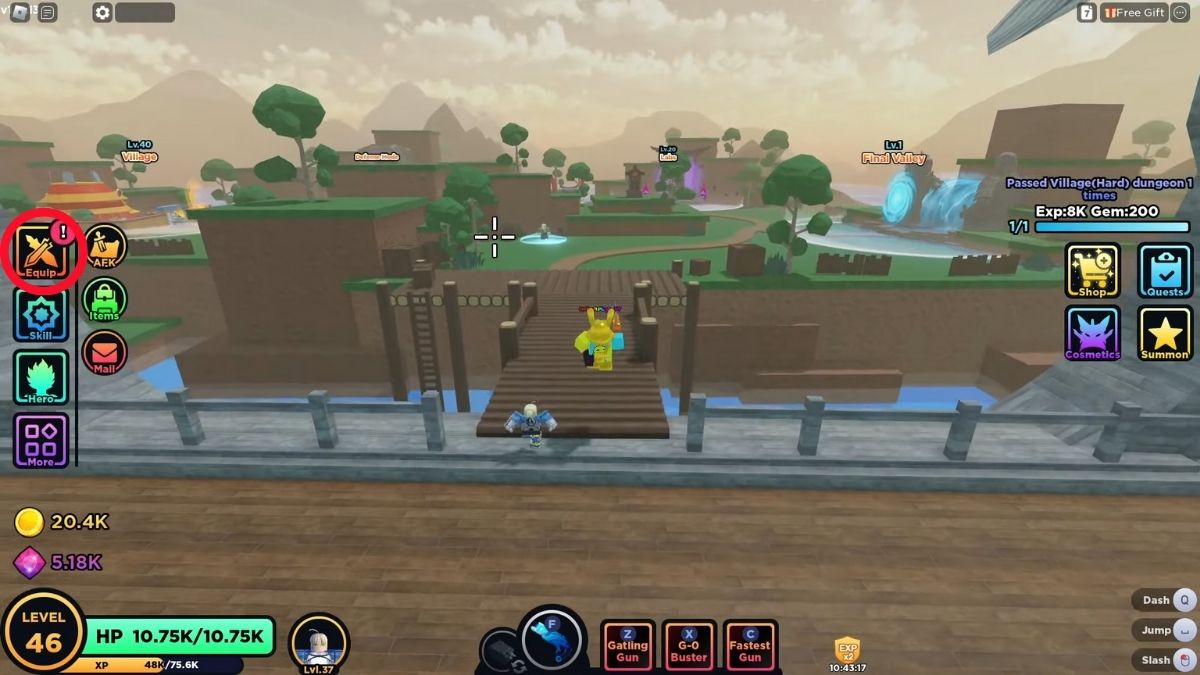View the Quests list
Image resolution: width=1200 pixels, height=675 pixels.
tap(1165, 270)
